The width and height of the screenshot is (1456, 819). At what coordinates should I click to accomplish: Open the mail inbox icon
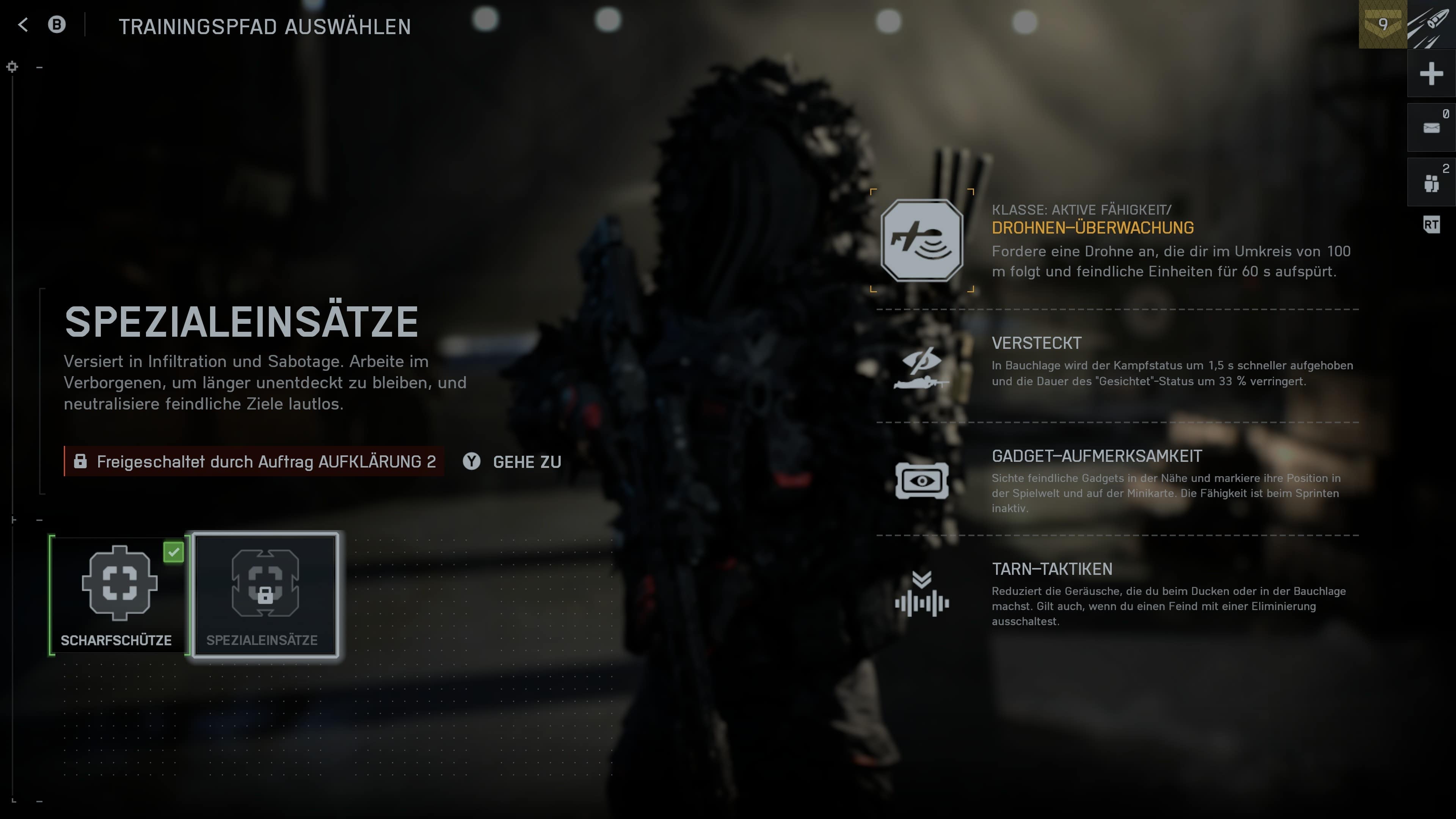point(1431,128)
